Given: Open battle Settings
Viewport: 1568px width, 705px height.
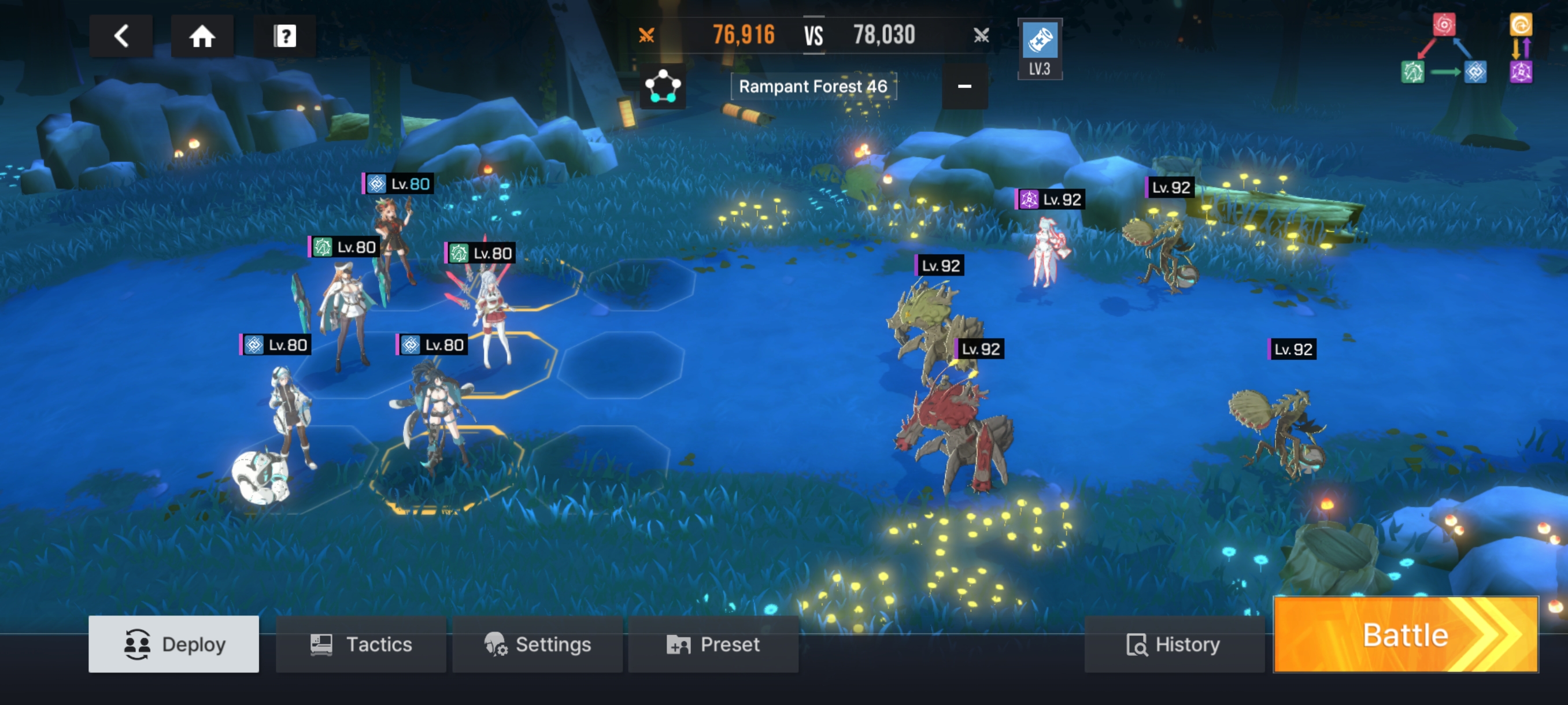Looking at the screenshot, I should click(x=537, y=644).
